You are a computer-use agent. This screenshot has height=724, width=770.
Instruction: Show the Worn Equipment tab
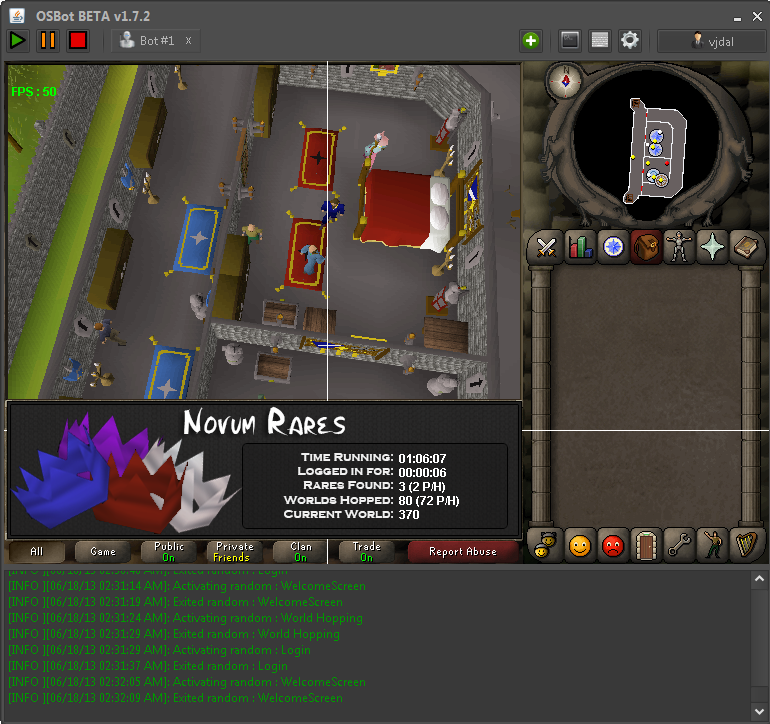pyautogui.click(x=679, y=247)
